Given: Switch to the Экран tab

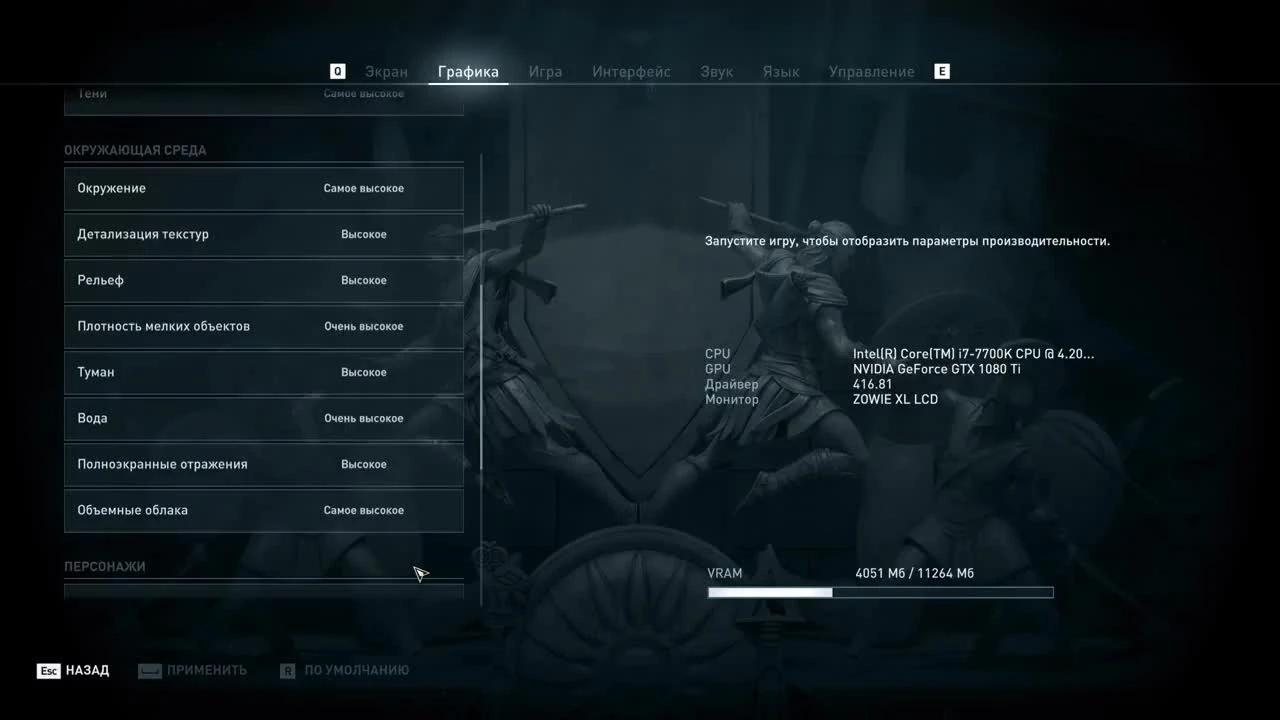Looking at the screenshot, I should tap(386, 71).
